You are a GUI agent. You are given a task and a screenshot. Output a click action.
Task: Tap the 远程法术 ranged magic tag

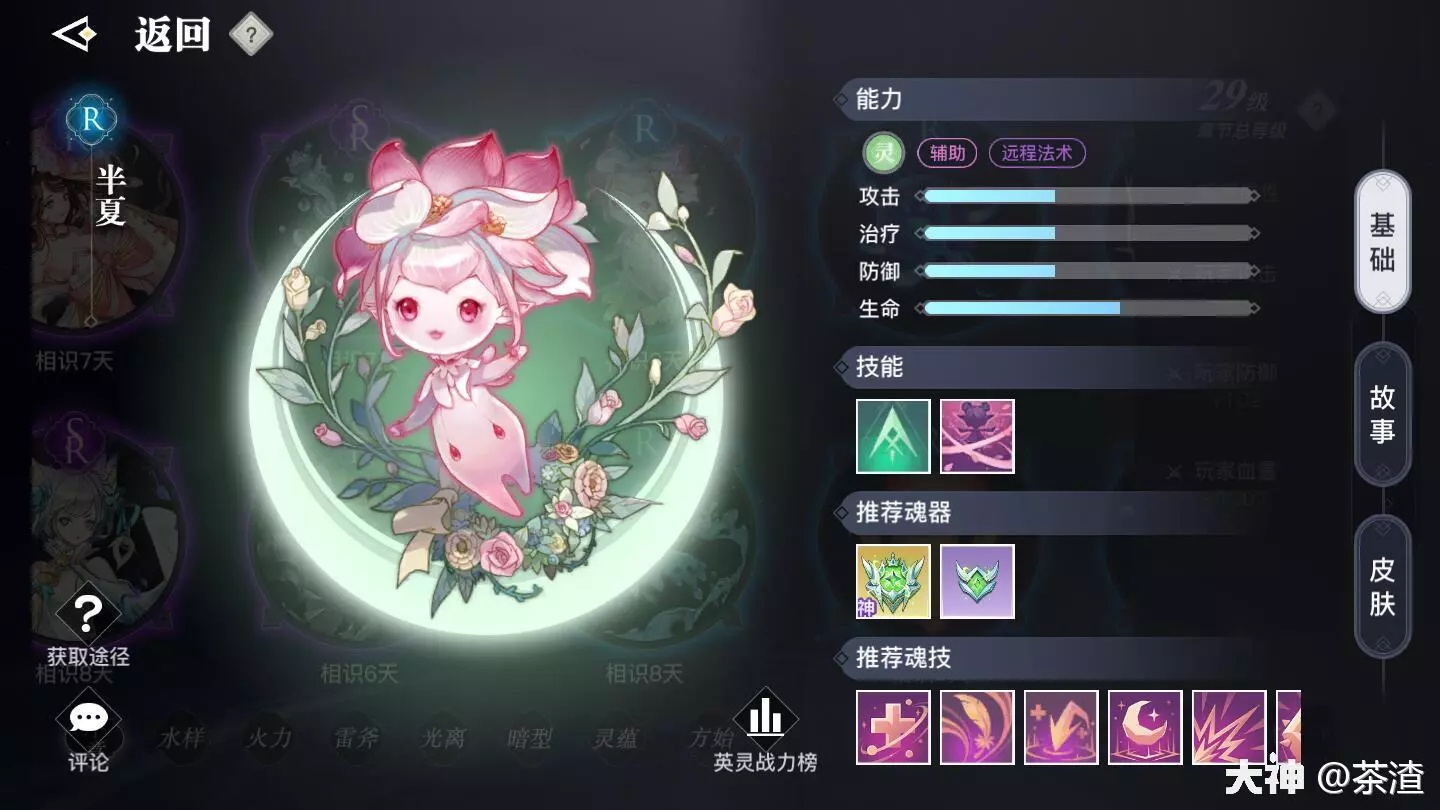[1036, 153]
